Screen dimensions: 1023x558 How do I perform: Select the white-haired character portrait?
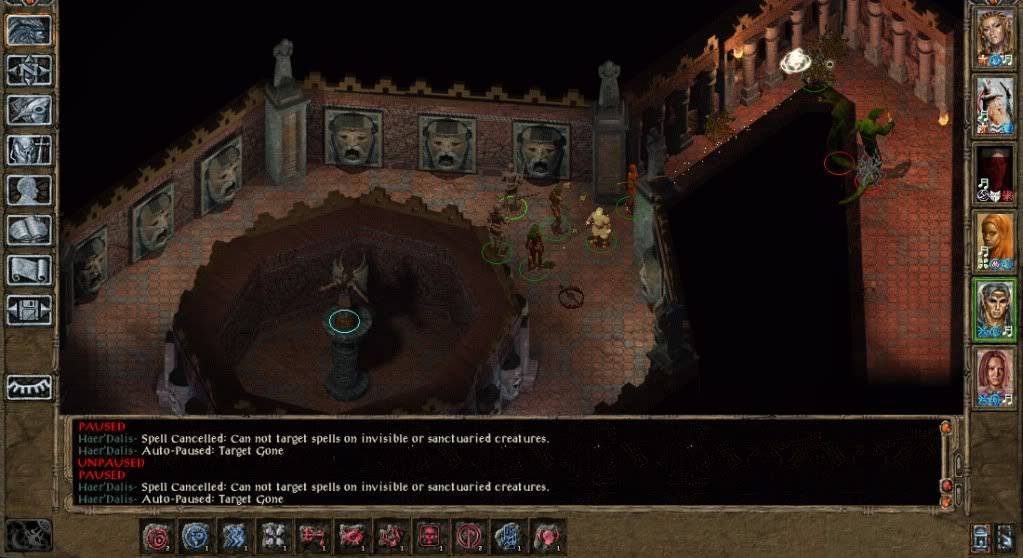(x=995, y=104)
